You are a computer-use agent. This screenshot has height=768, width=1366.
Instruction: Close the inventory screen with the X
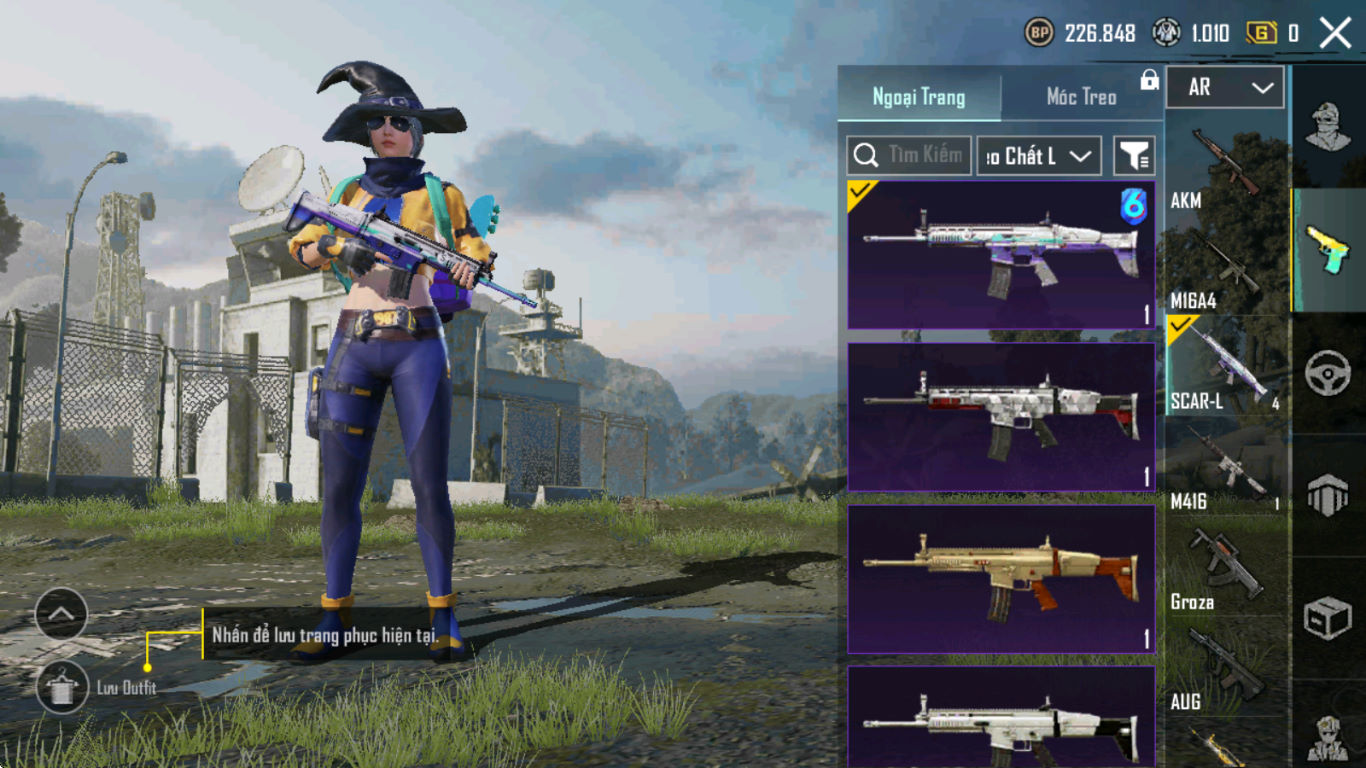pos(1335,33)
